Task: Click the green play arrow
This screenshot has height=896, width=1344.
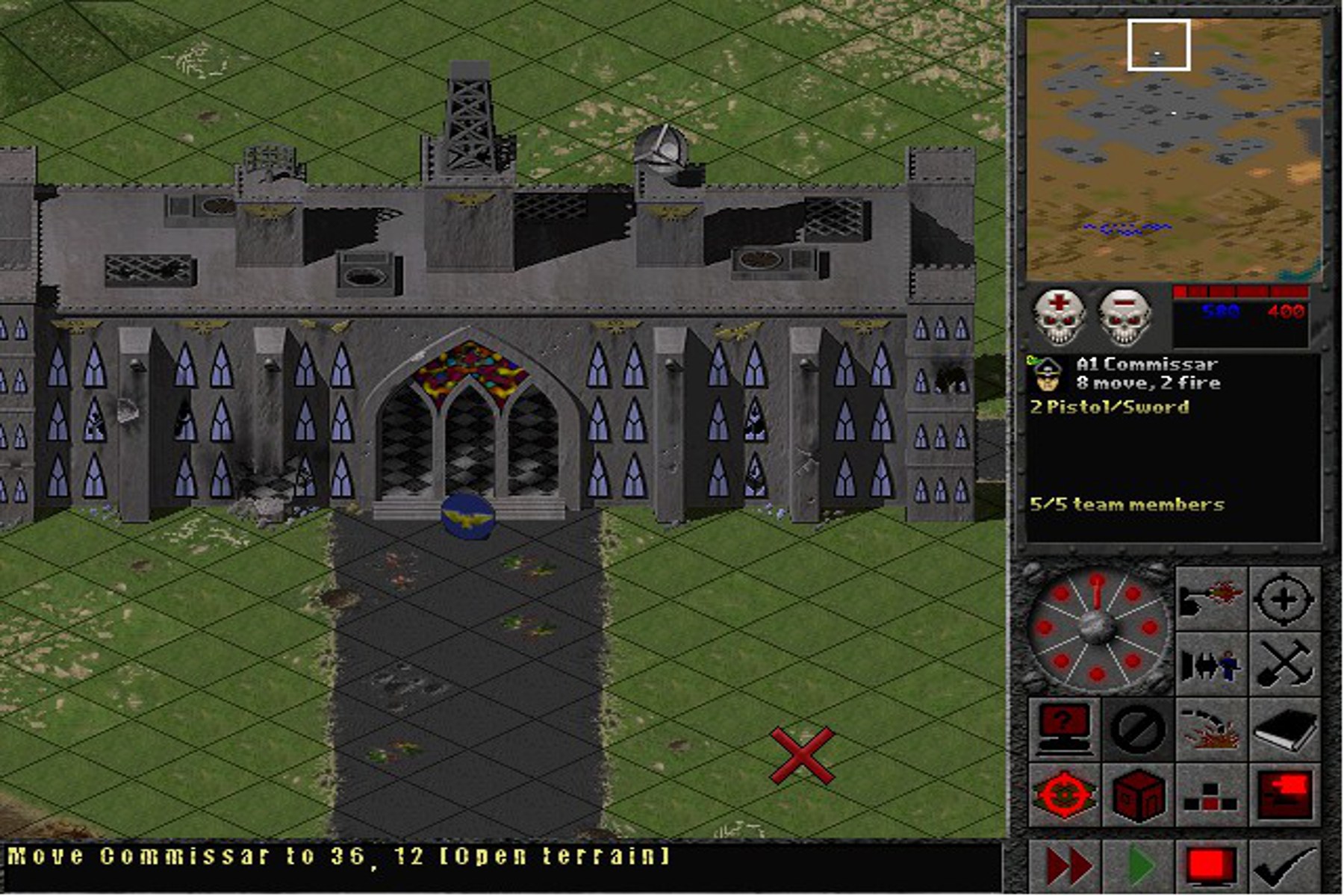Action: tap(1139, 866)
